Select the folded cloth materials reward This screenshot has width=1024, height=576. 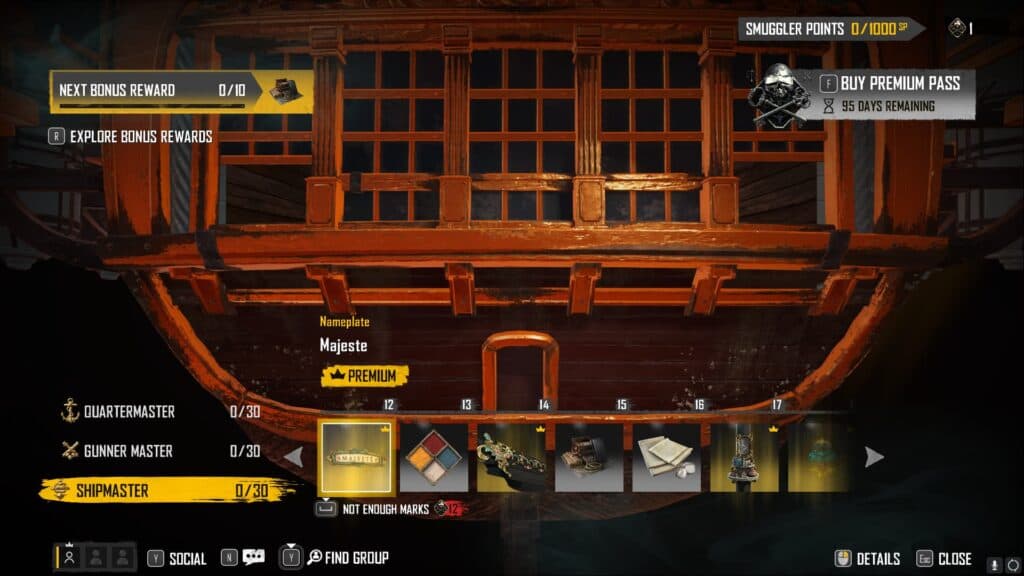pos(666,457)
